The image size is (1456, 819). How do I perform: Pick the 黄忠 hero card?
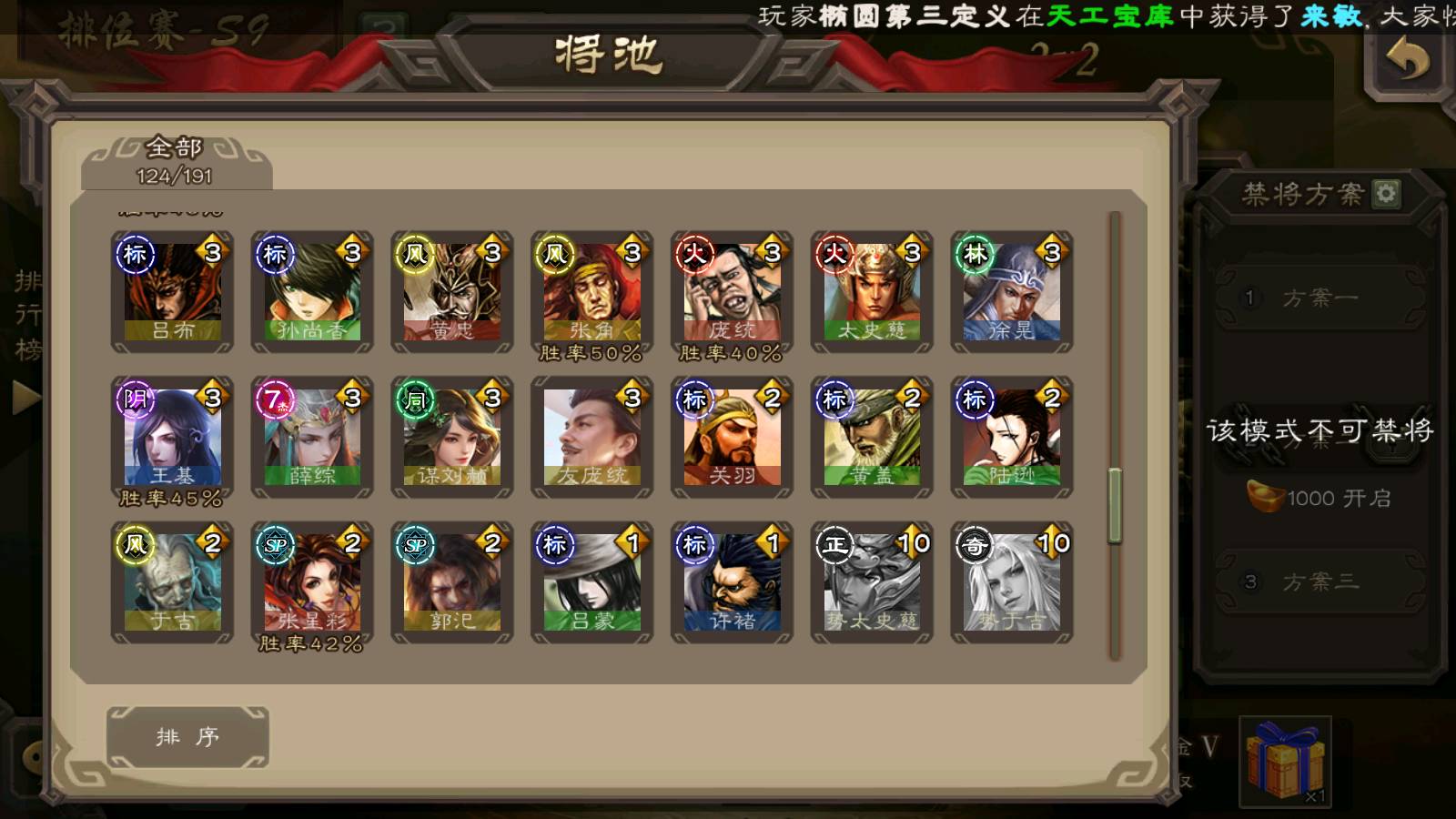[x=452, y=291]
